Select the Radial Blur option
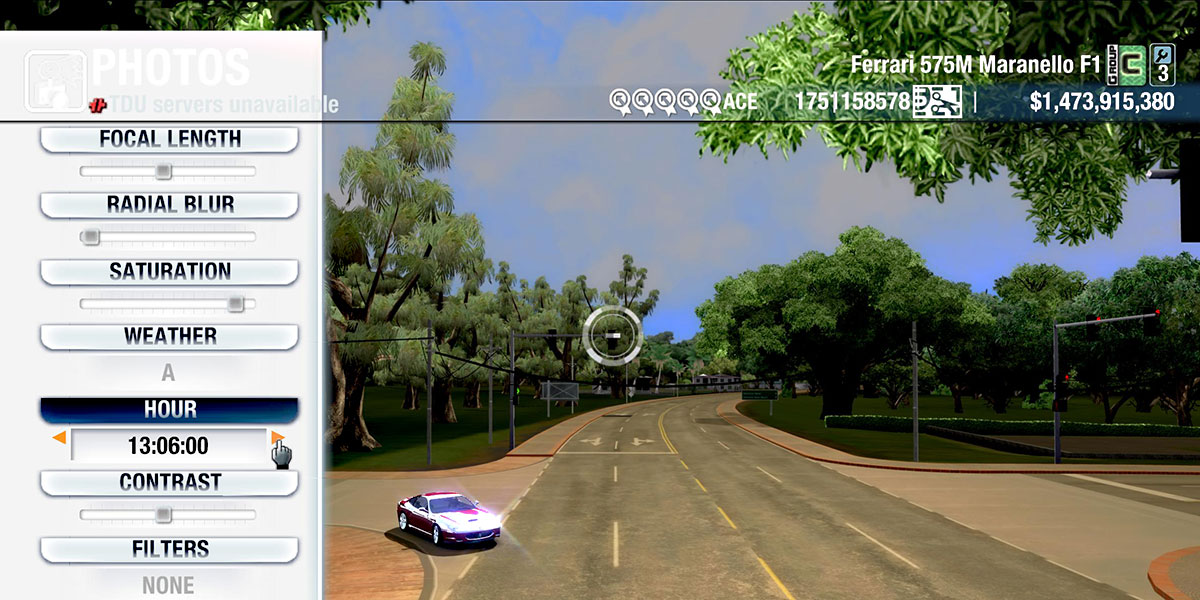The image size is (1200, 600). pyautogui.click(x=169, y=205)
